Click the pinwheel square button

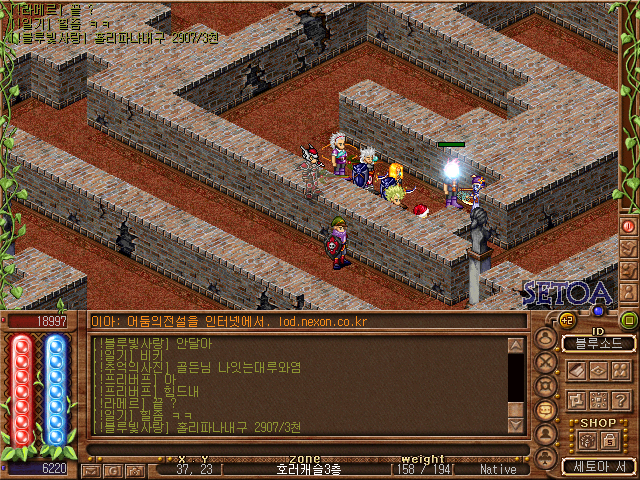pos(578,399)
